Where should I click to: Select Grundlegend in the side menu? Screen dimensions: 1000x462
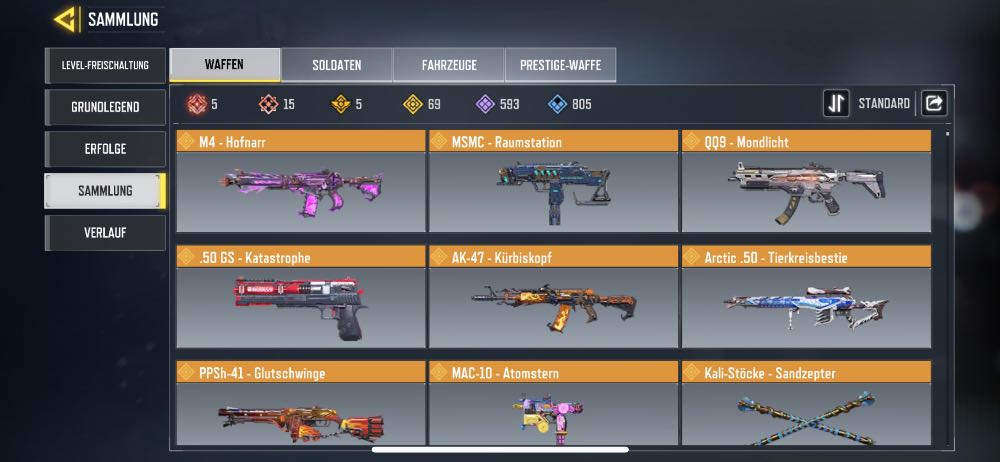tap(104, 107)
